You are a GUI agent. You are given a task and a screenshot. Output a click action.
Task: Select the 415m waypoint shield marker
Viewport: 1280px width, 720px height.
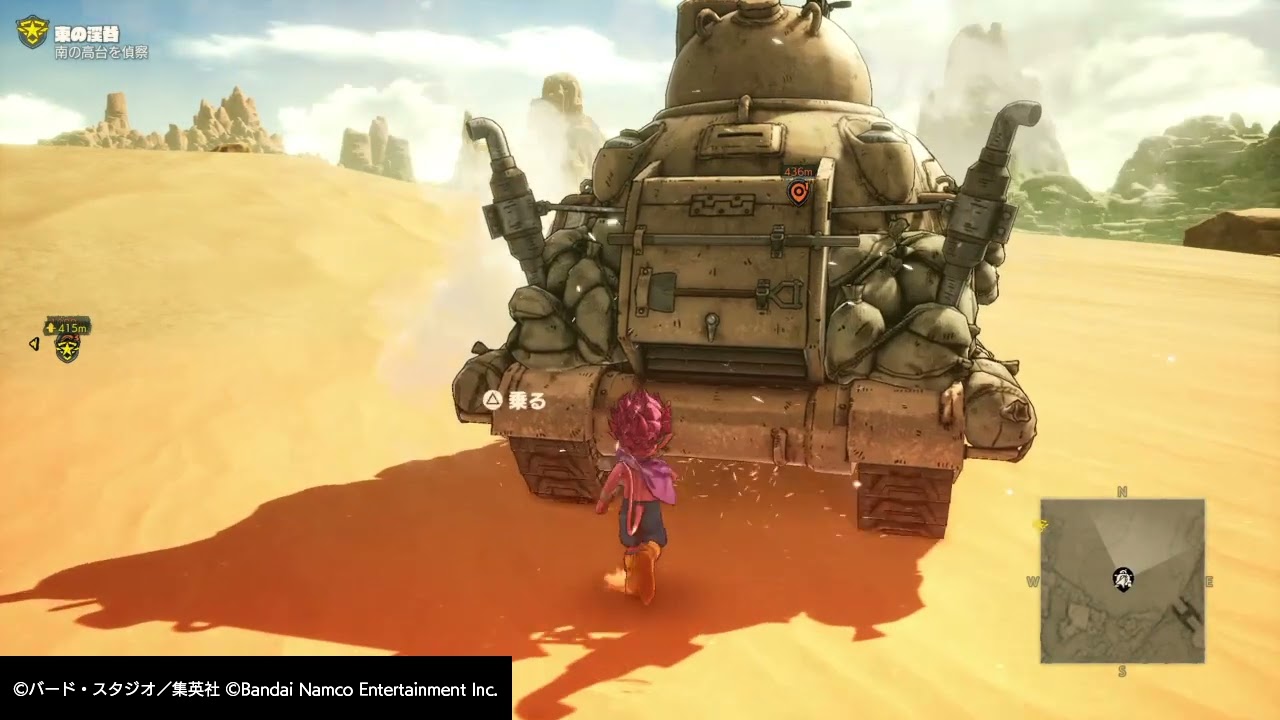pyautogui.click(x=66, y=349)
